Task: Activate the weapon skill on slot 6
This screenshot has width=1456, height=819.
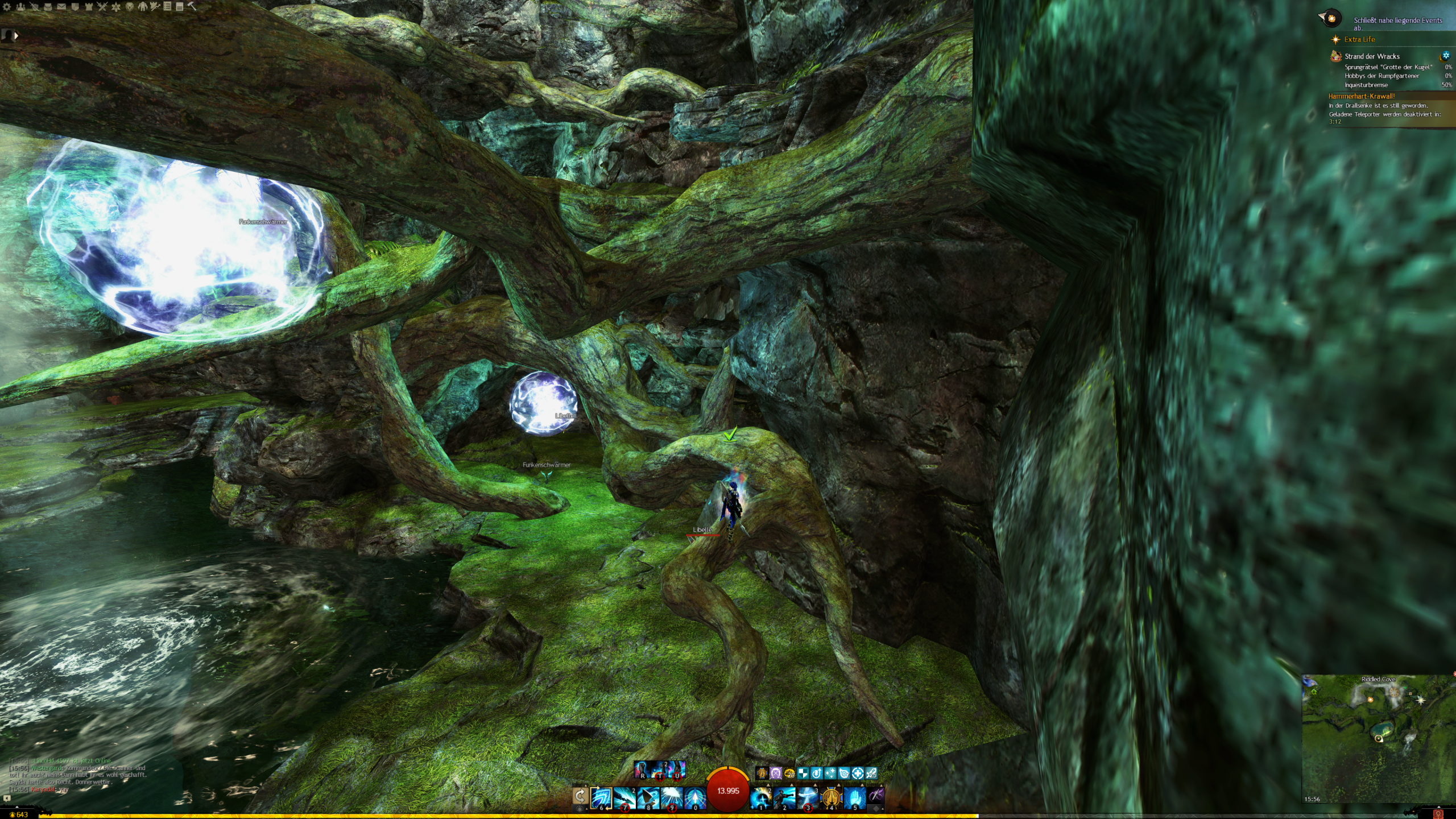Action: pyautogui.click(x=601, y=797)
